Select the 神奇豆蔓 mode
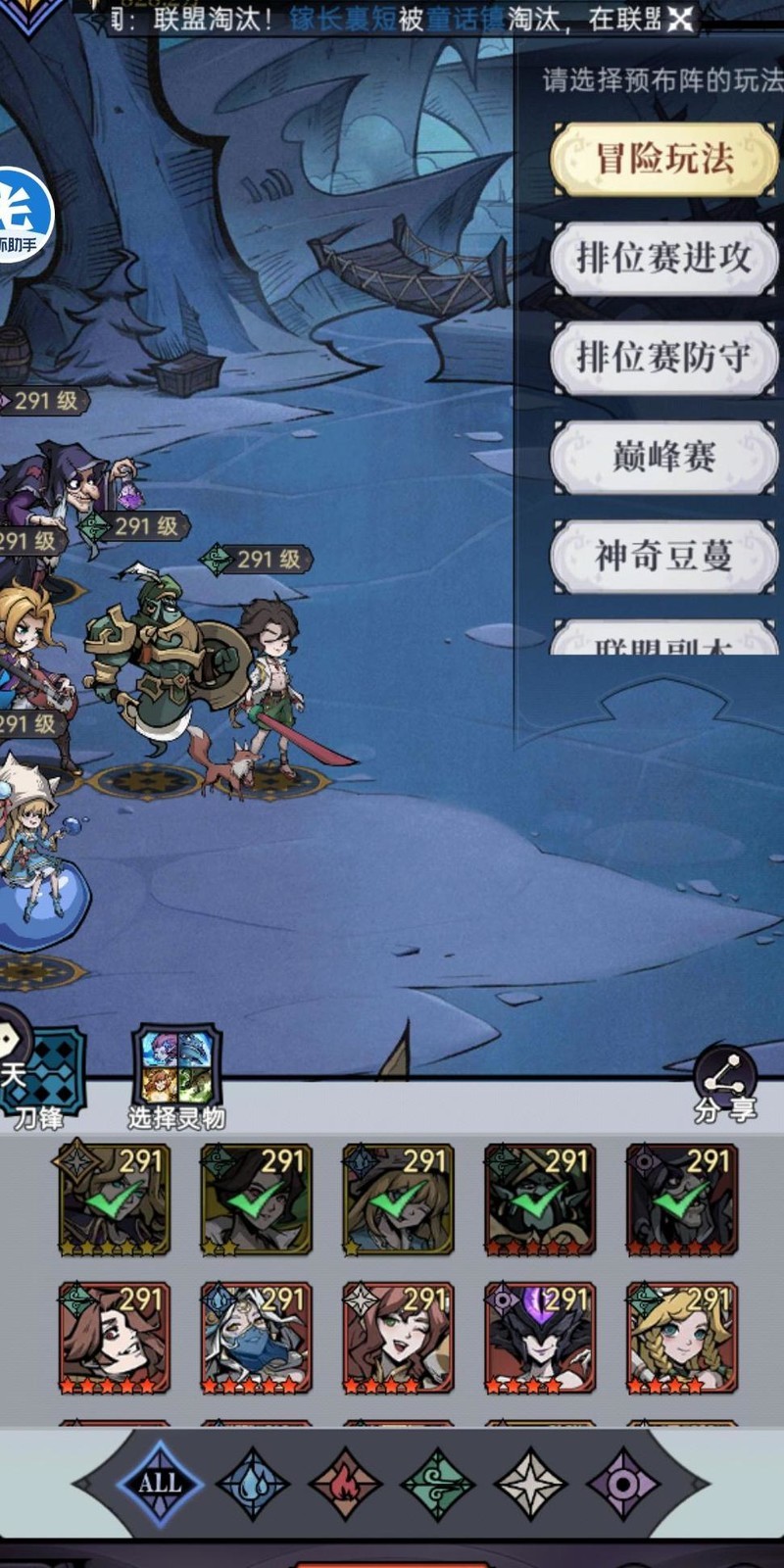The height and width of the screenshot is (1568, 784). click(664, 557)
